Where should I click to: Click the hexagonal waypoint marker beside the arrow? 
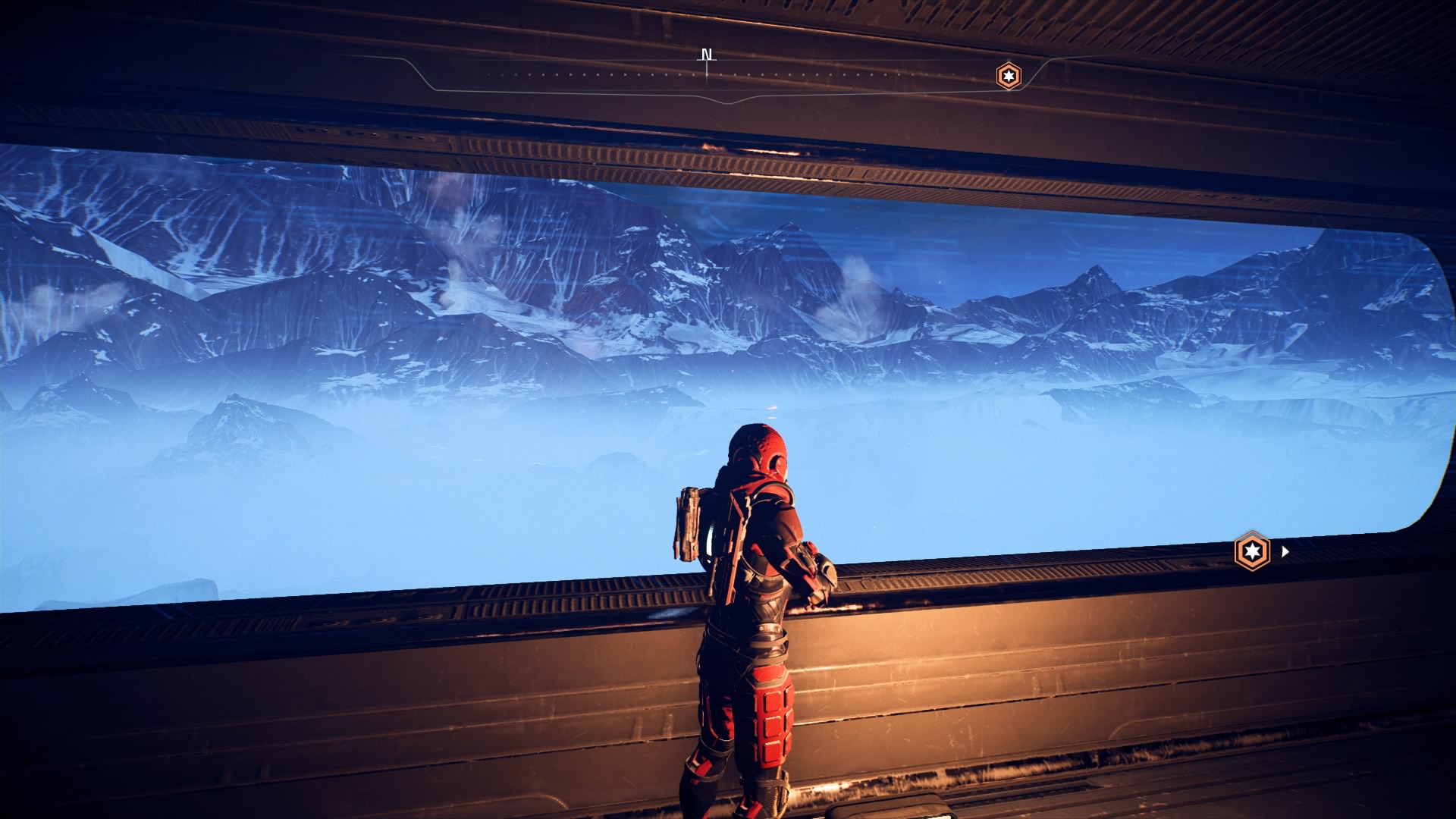pos(1252,551)
